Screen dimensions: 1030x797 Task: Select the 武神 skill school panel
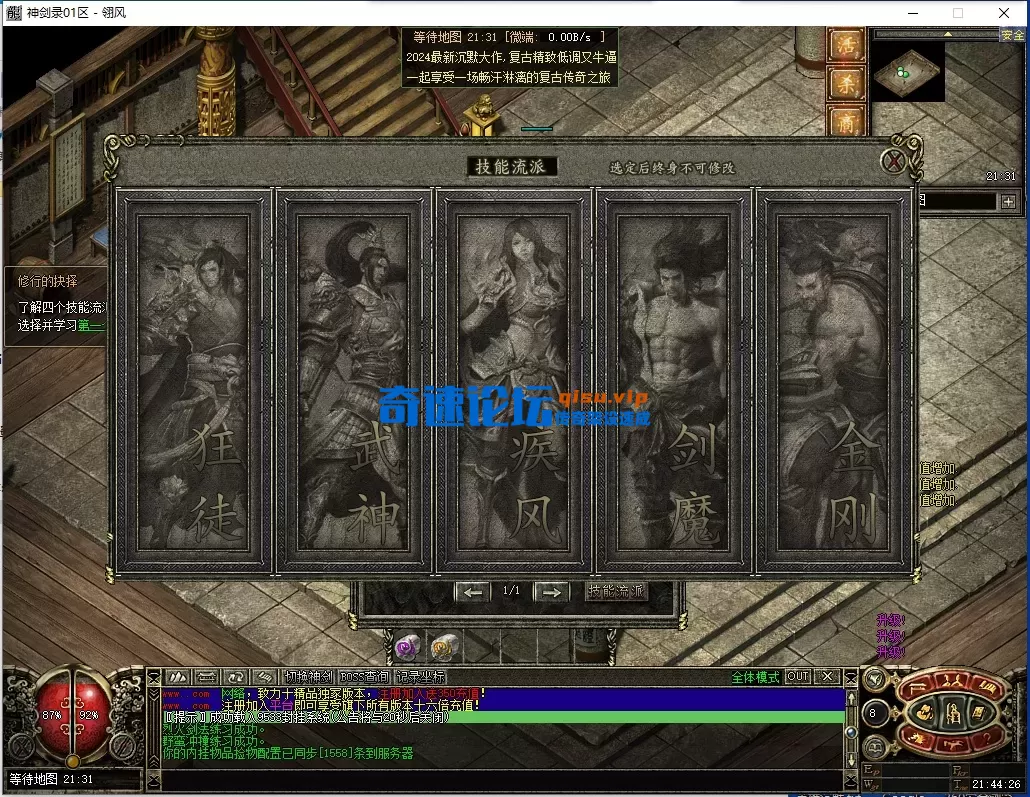[x=353, y=381]
